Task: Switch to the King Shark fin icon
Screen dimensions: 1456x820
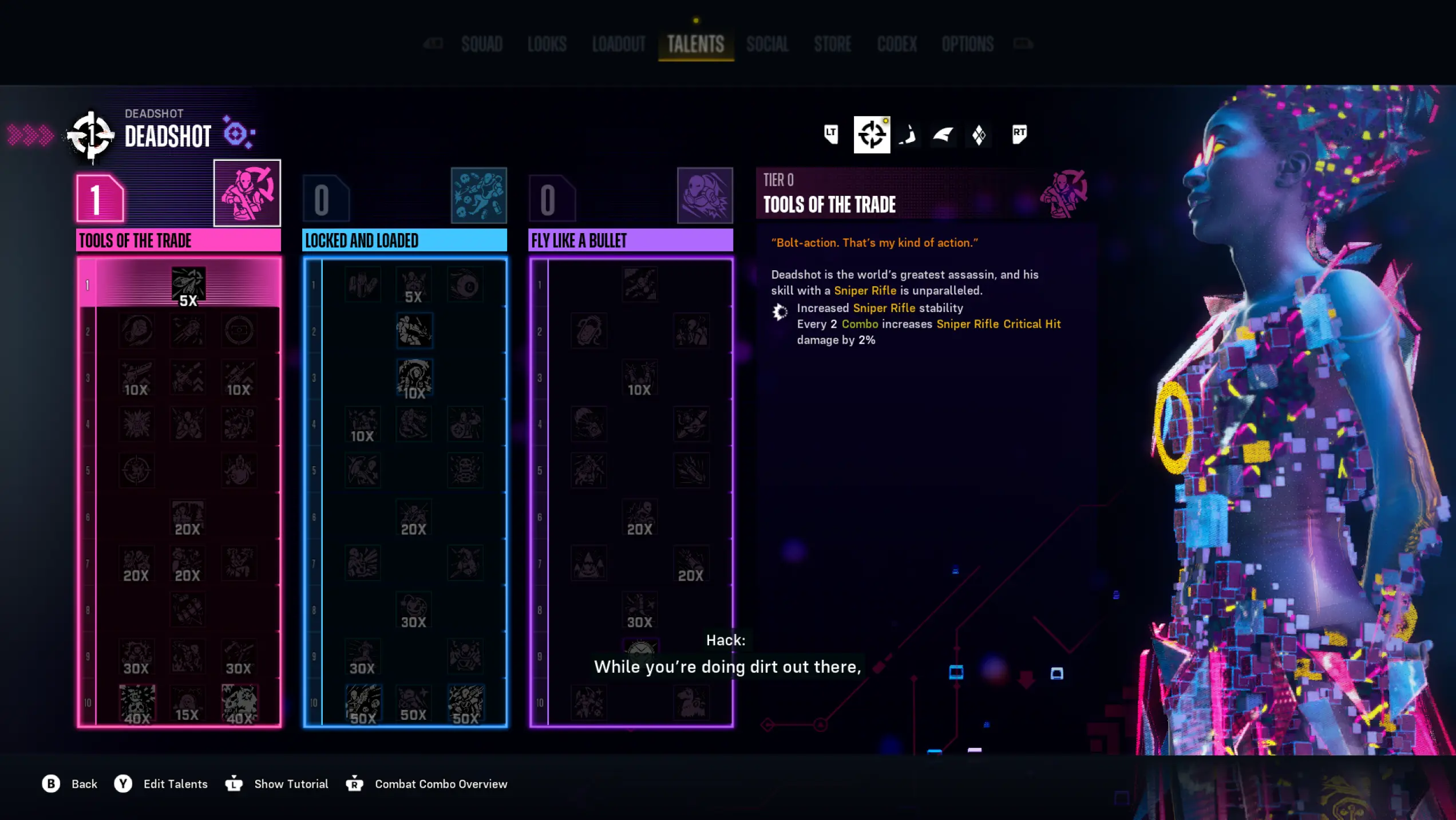Action: coord(943,135)
